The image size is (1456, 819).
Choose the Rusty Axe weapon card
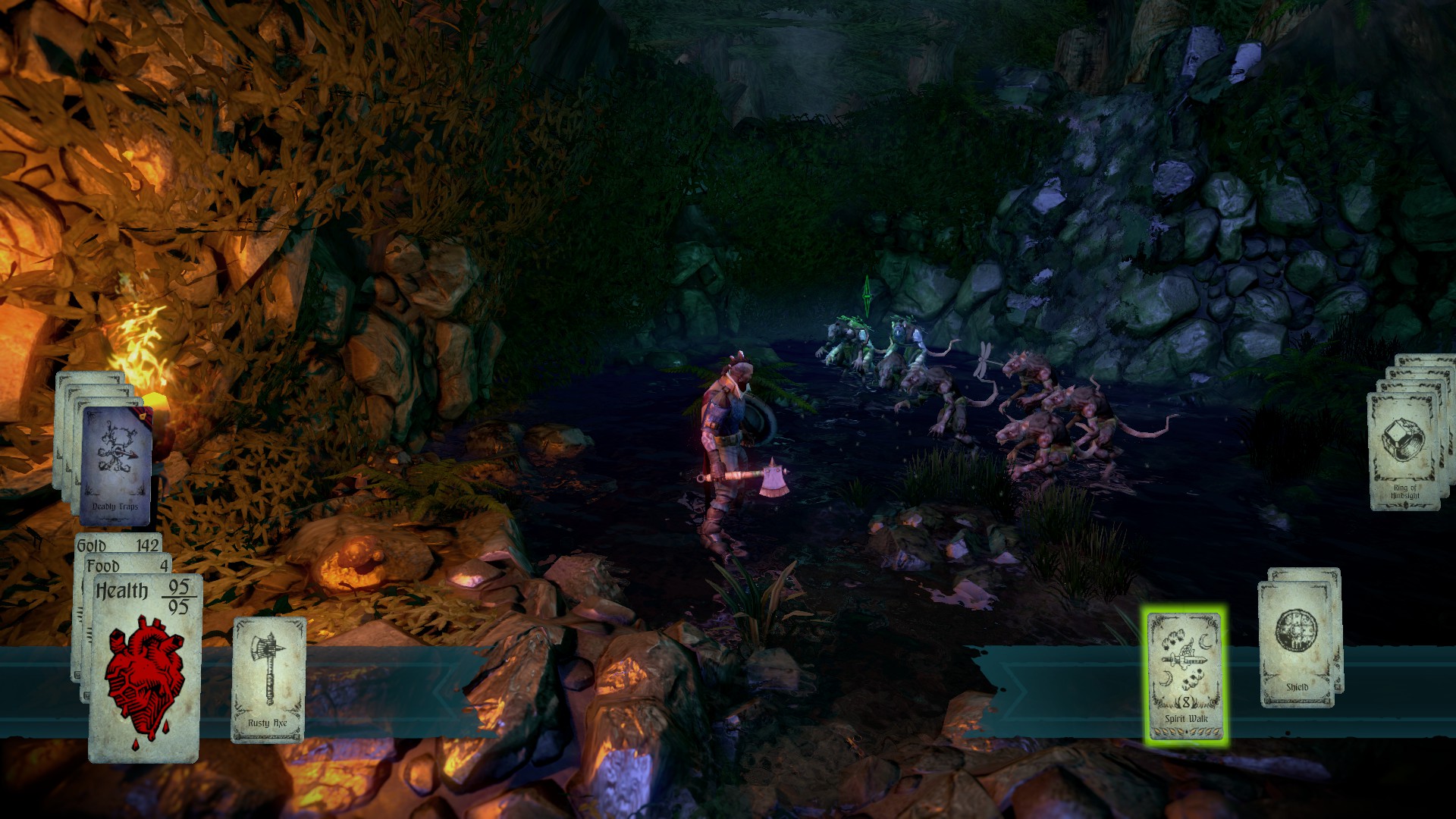pyautogui.click(x=268, y=679)
